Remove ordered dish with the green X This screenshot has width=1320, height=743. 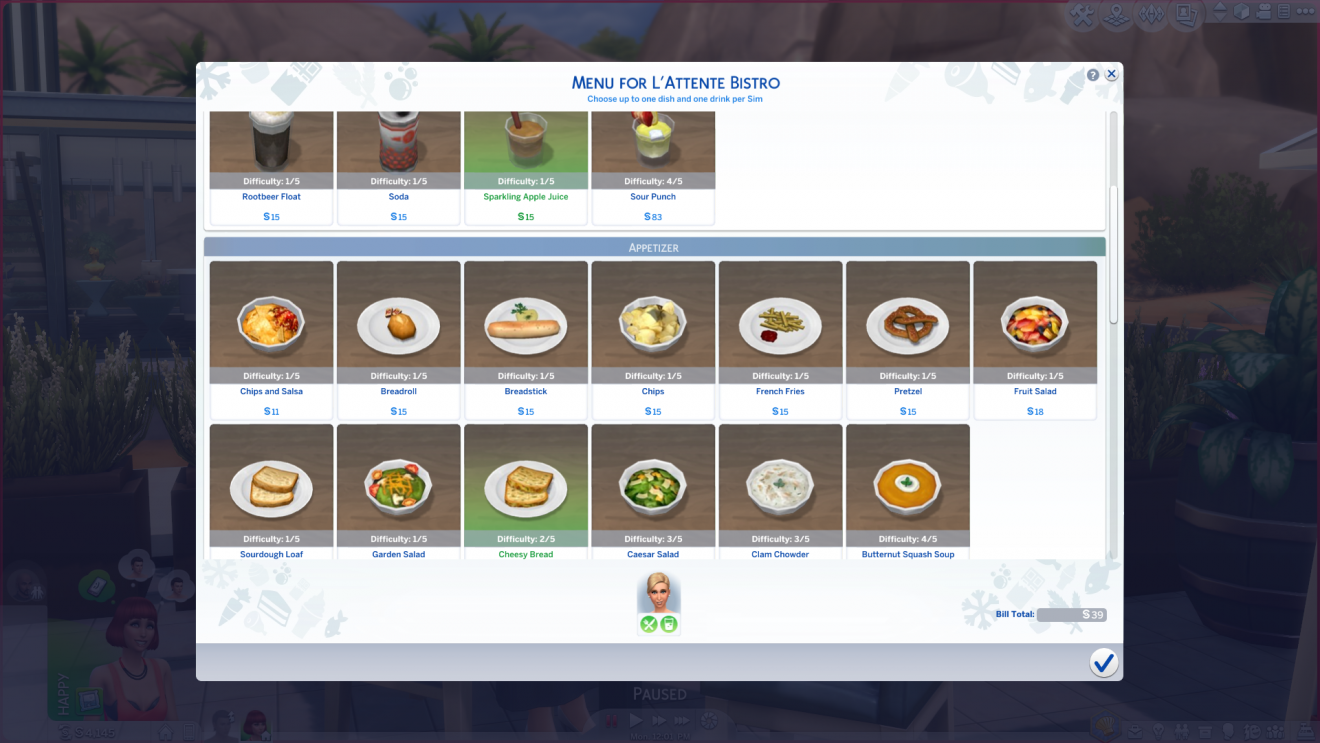[x=649, y=622]
